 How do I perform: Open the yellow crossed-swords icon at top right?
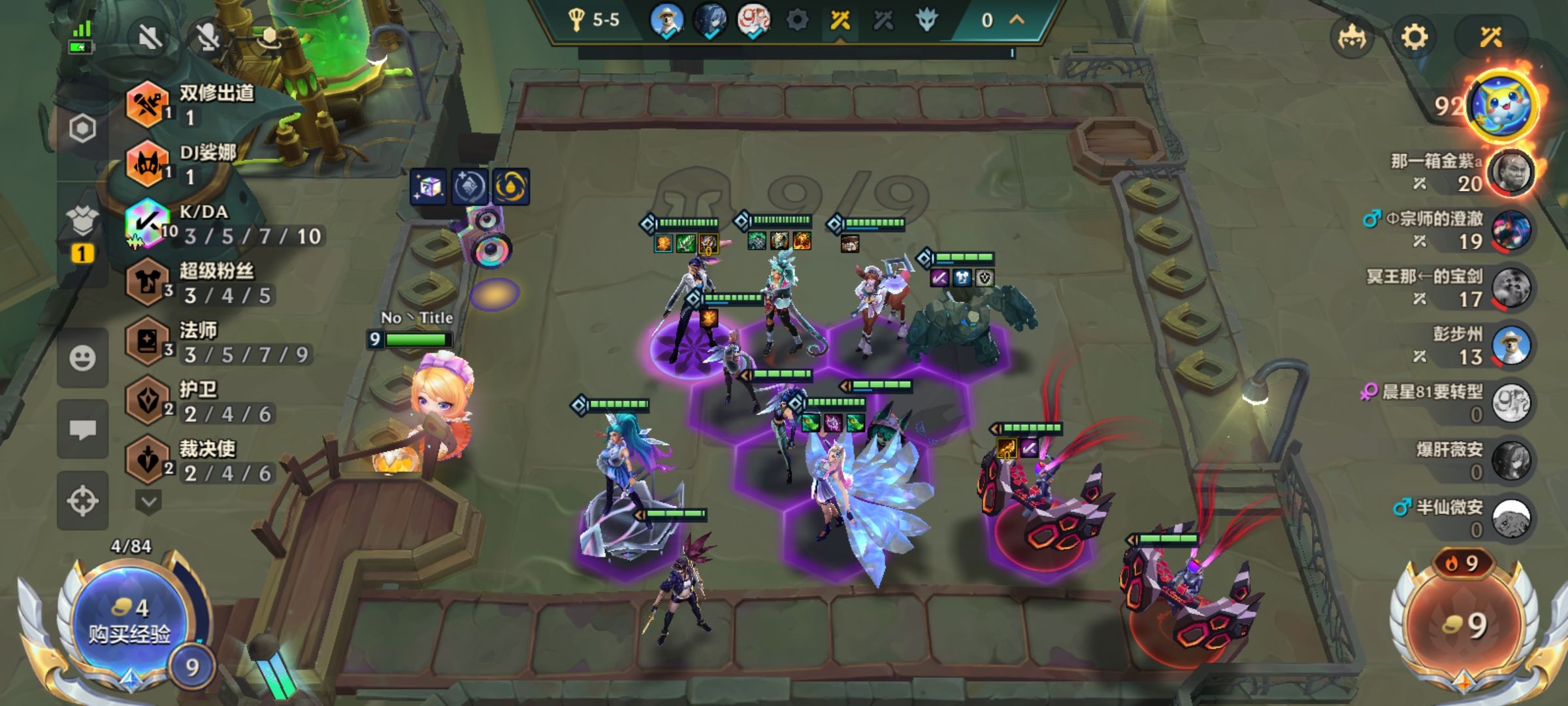pos(1491,37)
